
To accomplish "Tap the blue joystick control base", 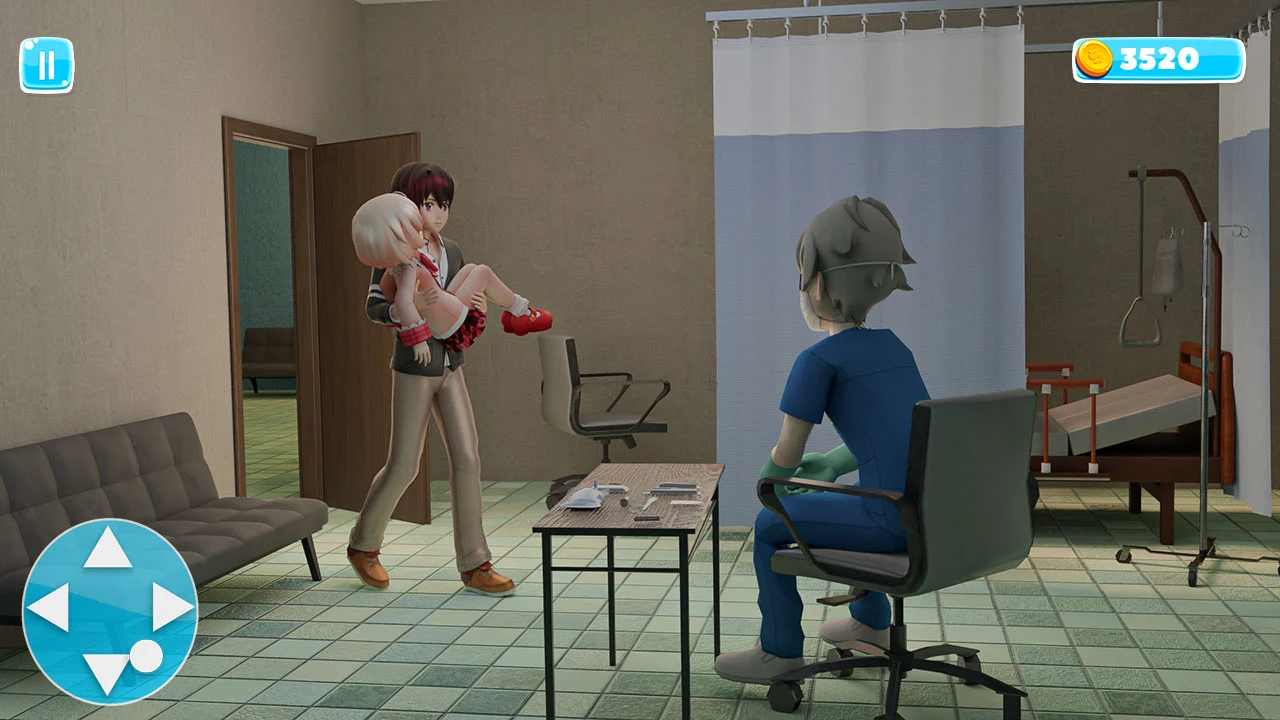I will pyautogui.click(x=112, y=605).
